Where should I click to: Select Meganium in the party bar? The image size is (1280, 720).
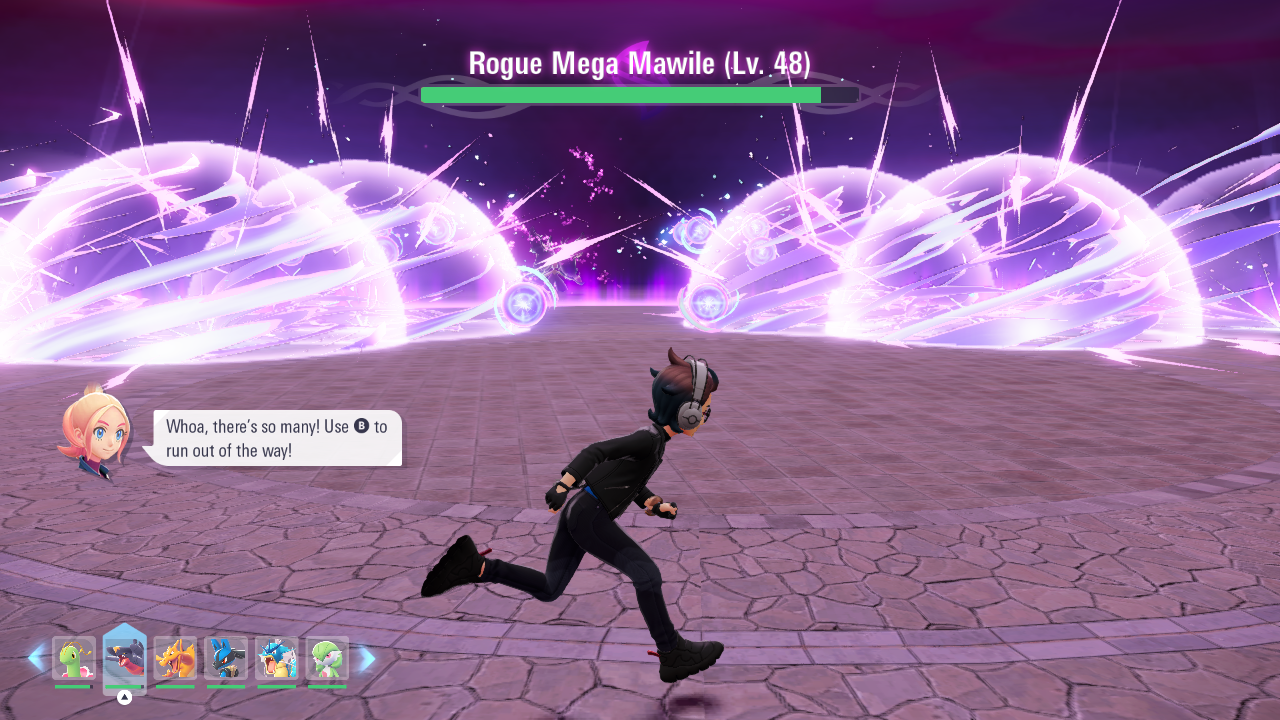click(74, 658)
